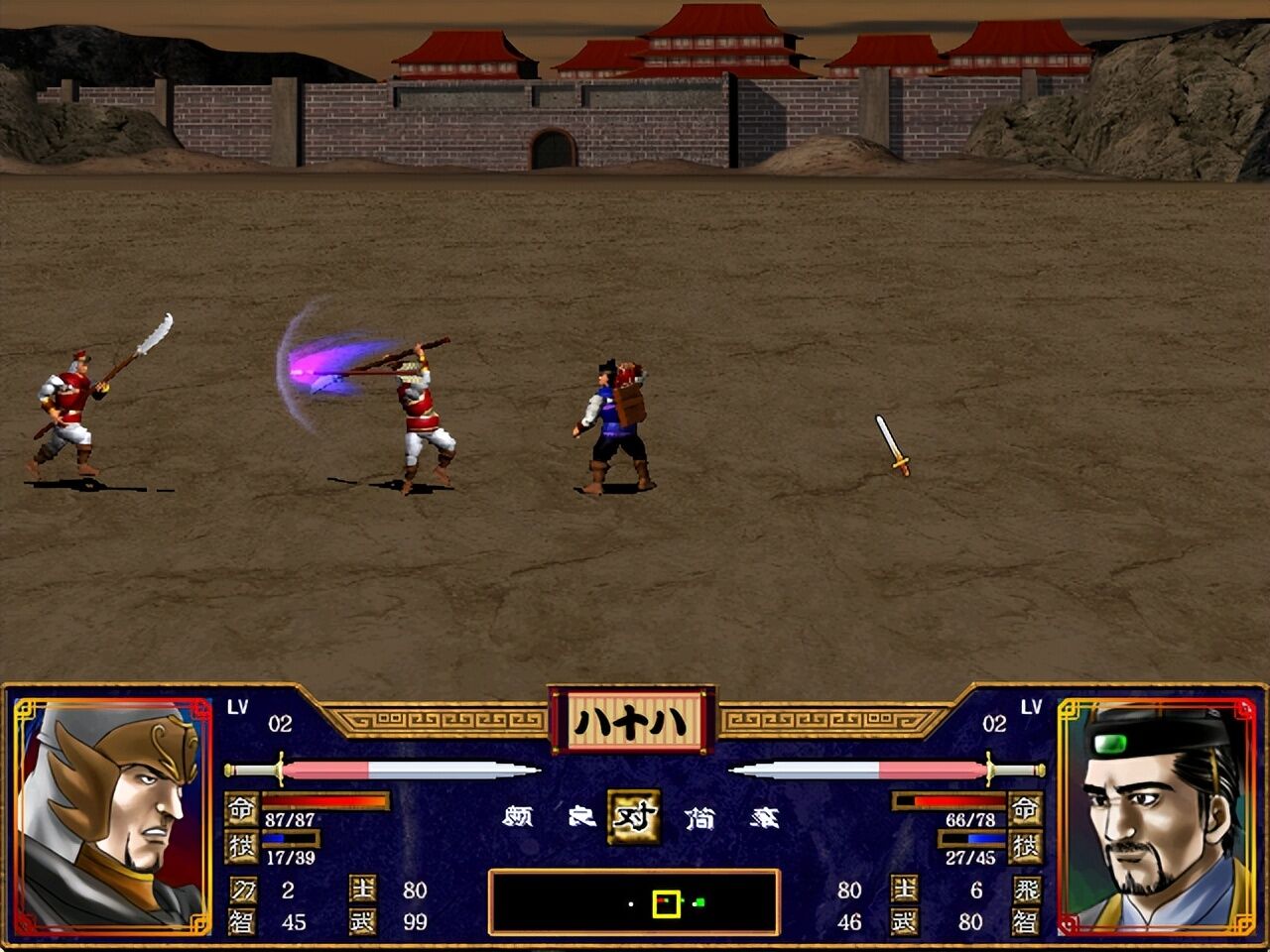Viewport: 1270px width, 952px height.
Task: Select Yan Liang's helmeted portrait
Action: pos(112,816)
